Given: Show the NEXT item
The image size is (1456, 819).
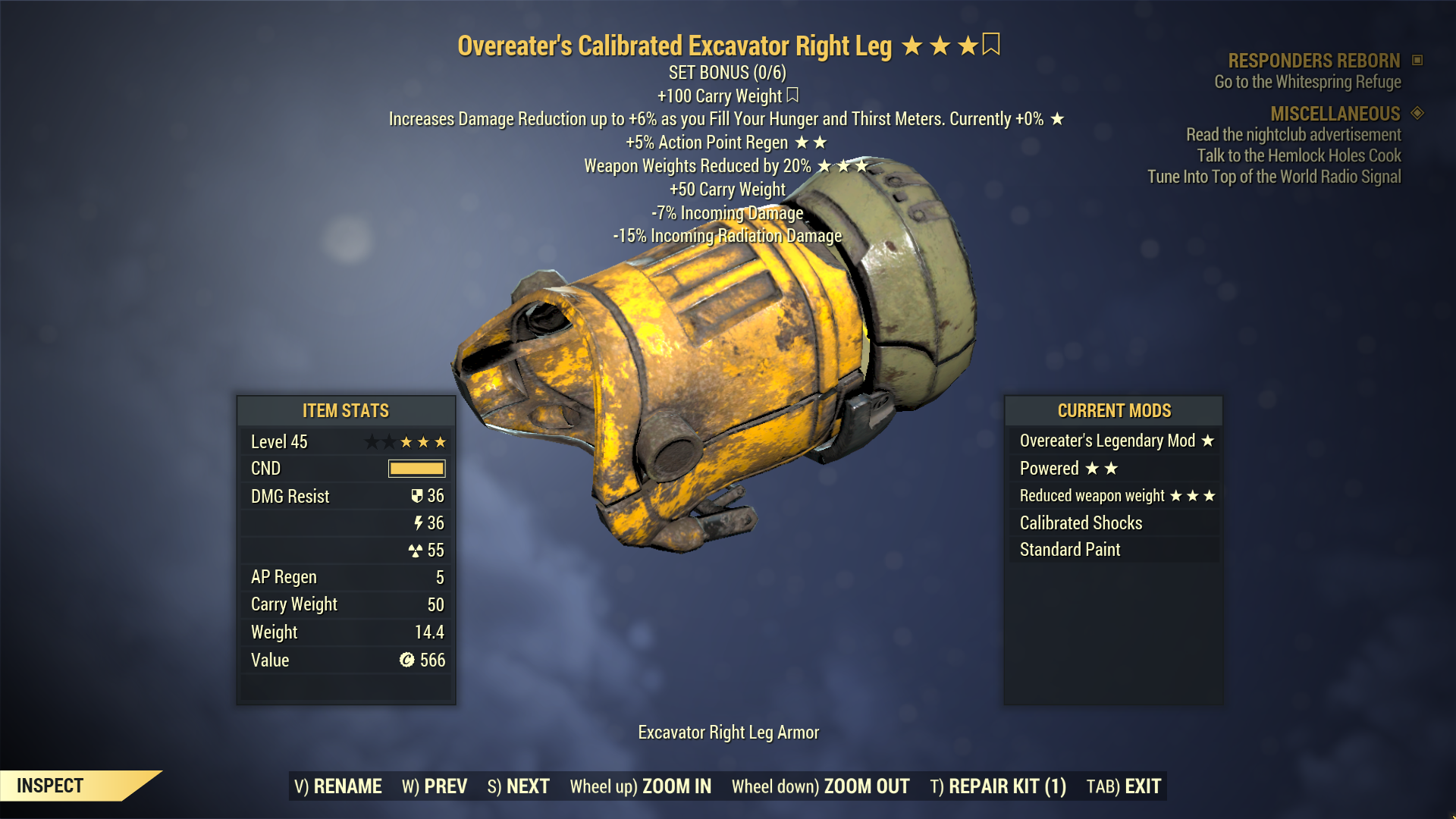Looking at the screenshot, I should 519,786.
